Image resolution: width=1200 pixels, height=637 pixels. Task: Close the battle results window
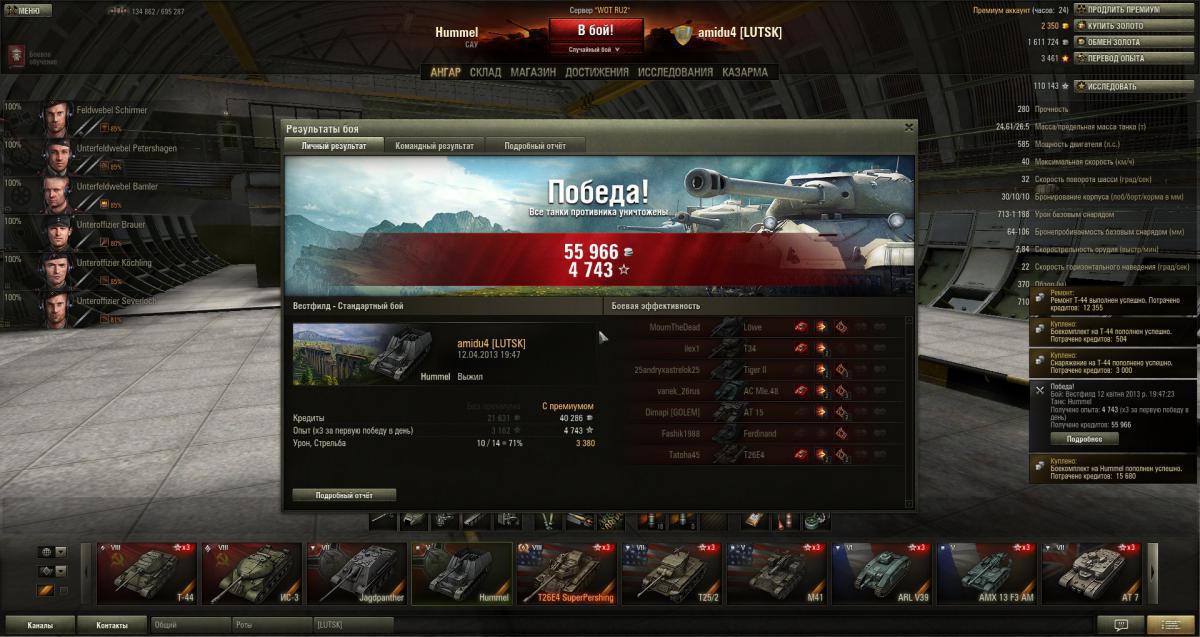[x=909, y=127]
